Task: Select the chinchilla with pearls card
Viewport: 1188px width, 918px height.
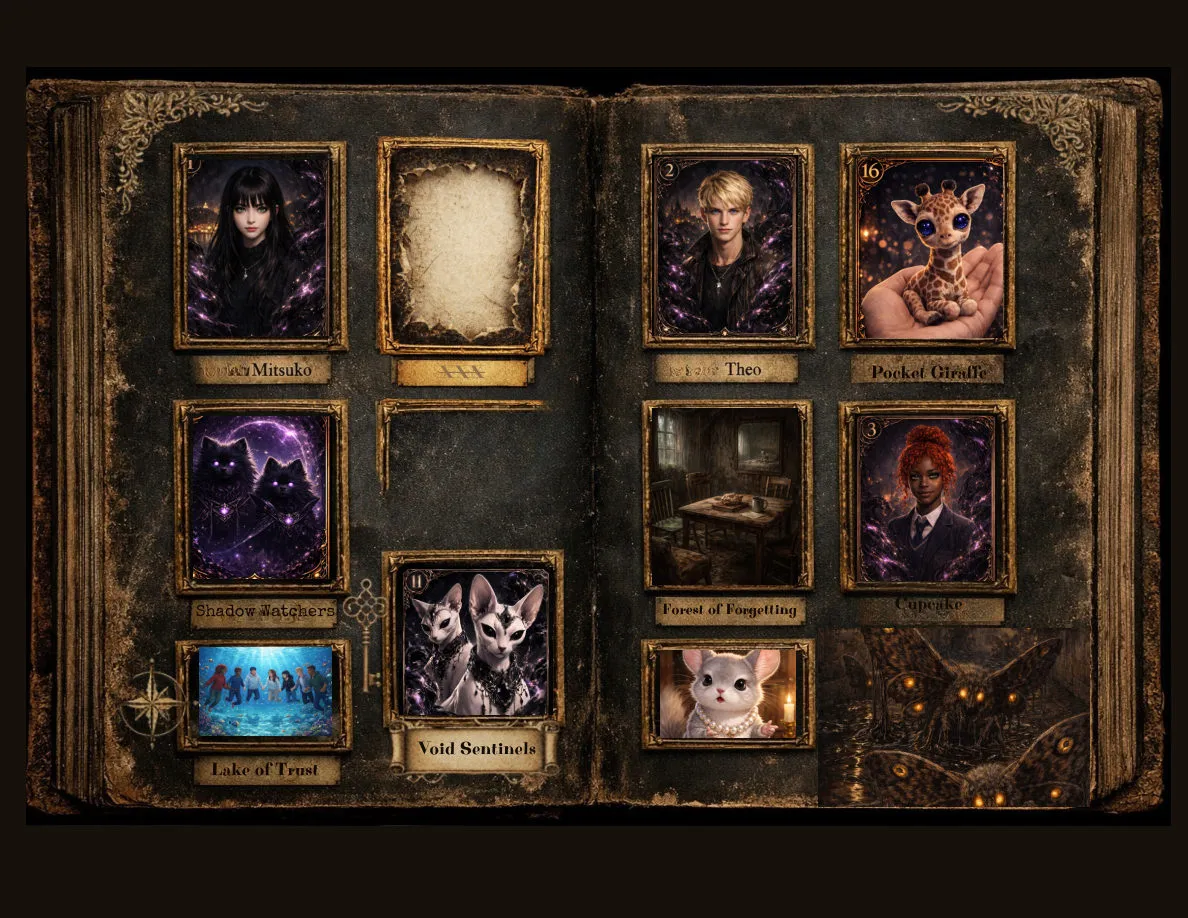Action: [727, 693]
